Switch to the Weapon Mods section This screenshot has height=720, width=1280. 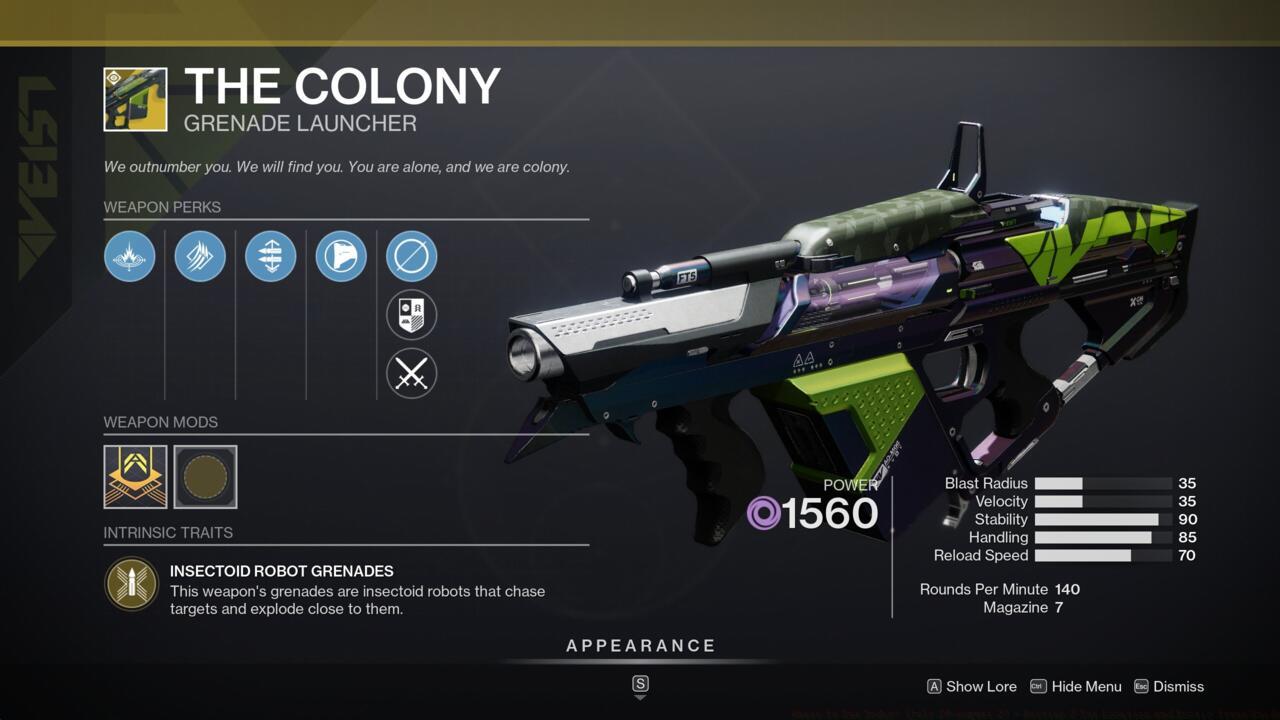161,422
